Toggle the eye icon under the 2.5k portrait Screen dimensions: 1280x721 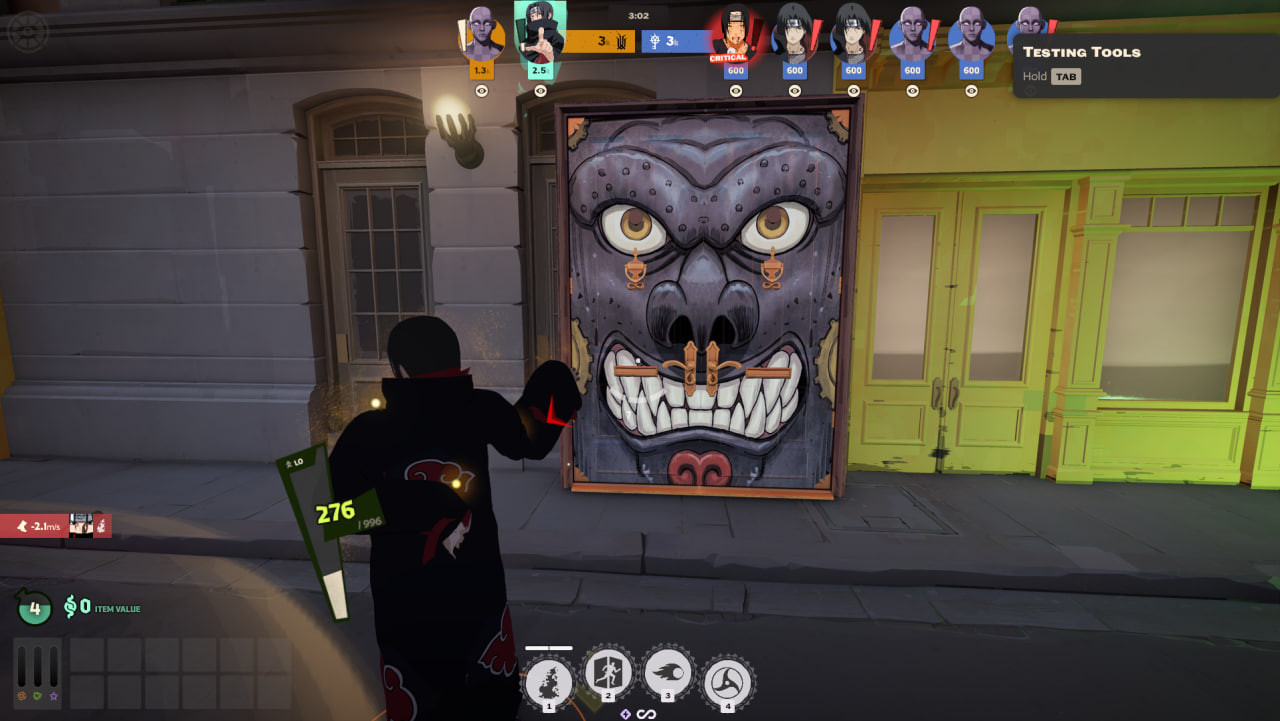pyautogui.click(x=540, y=91)
